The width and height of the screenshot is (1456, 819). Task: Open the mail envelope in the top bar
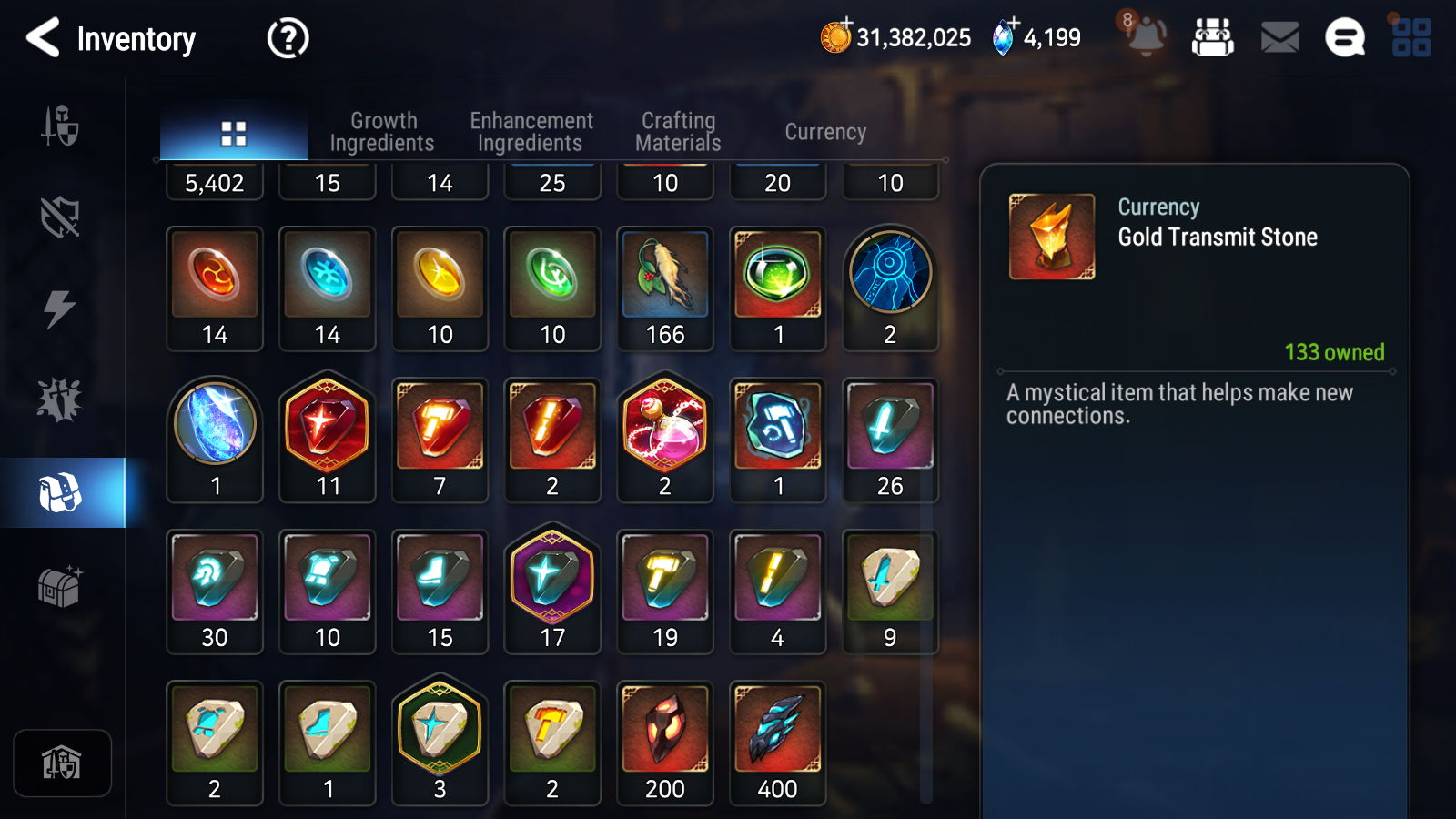tap(1279, 37)
